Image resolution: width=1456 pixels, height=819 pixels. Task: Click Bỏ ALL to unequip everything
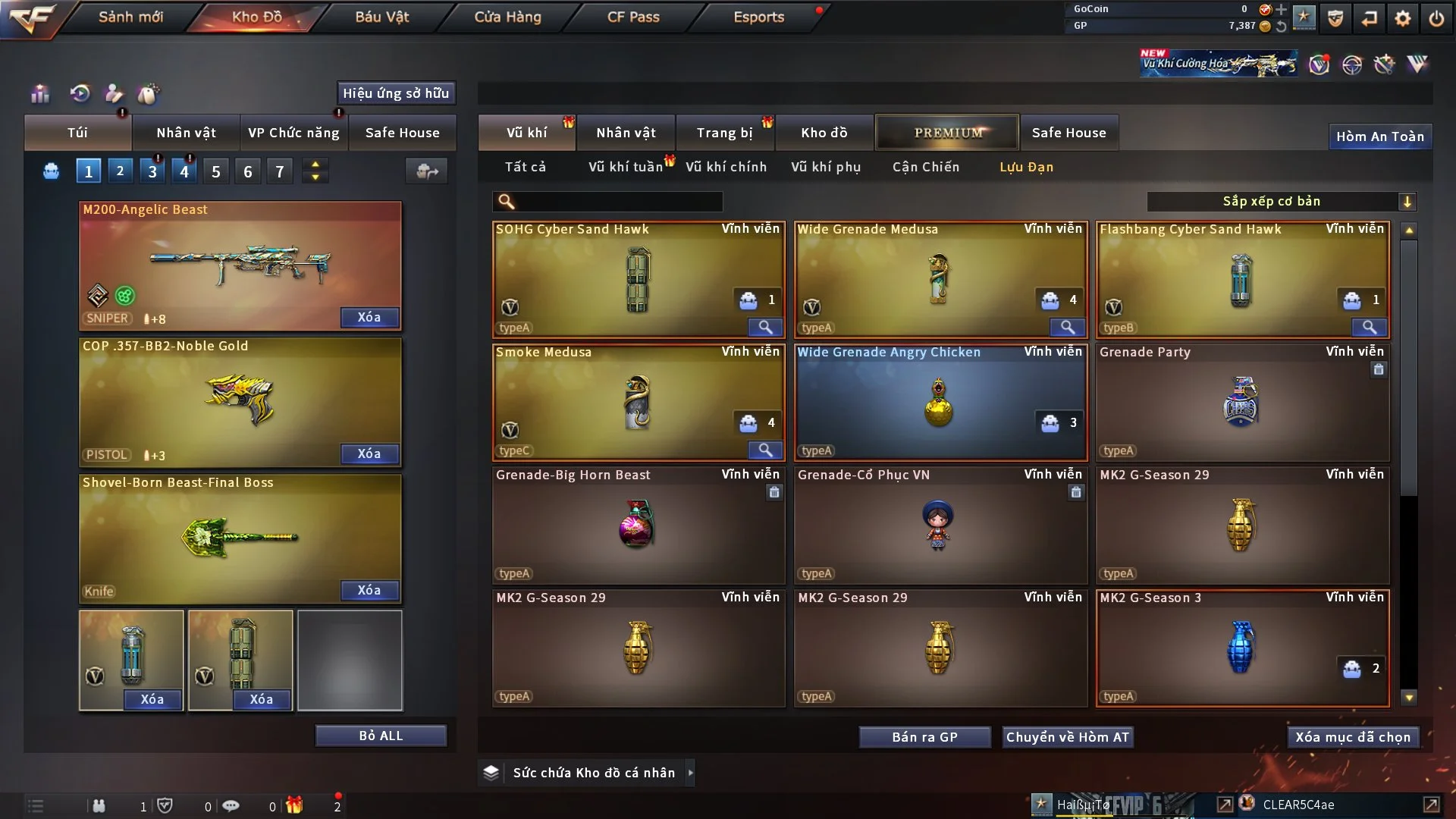[381, 736]
